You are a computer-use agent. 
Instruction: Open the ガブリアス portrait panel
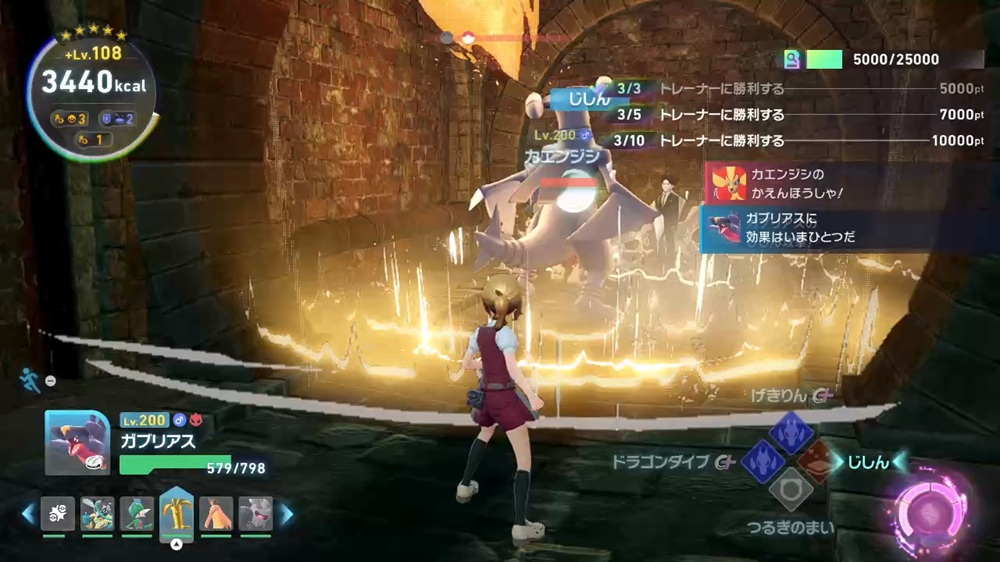77,443
